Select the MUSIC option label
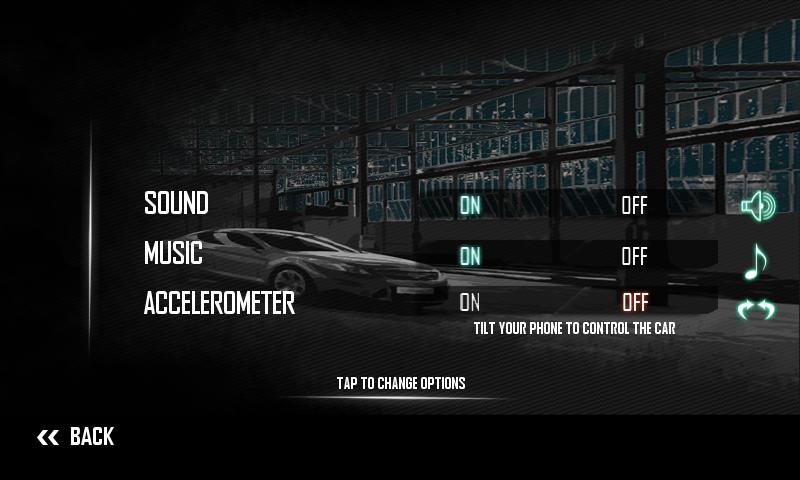Image resolution: width=800 pixels, height=480 pixels. tap(173, 254)
